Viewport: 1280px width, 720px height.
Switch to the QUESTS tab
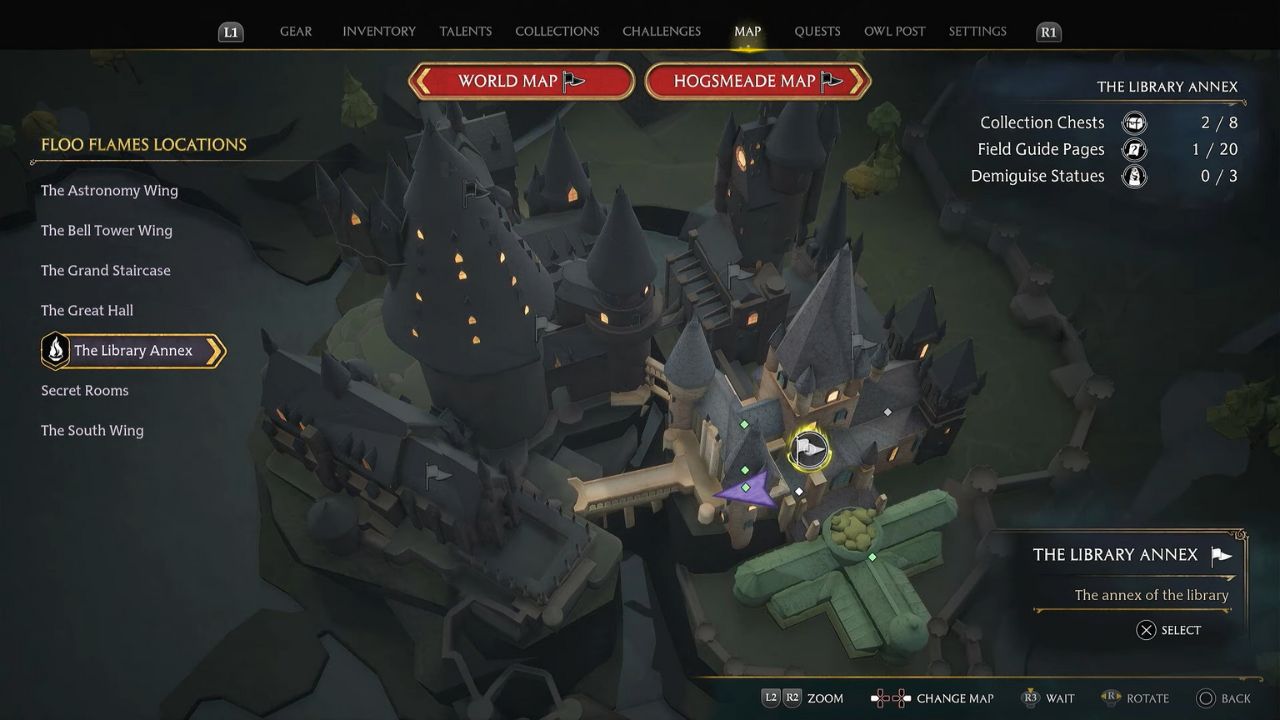click(817, 31)
